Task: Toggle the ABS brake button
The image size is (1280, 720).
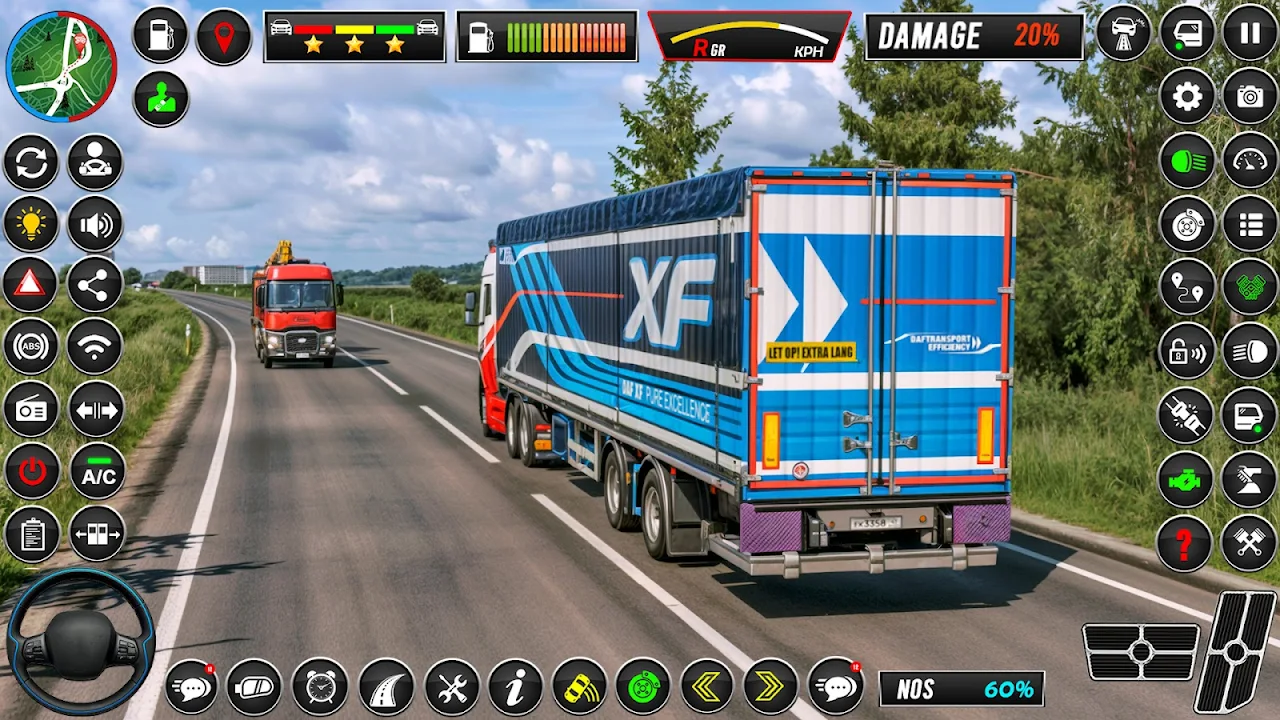Action: (x=31, y=347)
